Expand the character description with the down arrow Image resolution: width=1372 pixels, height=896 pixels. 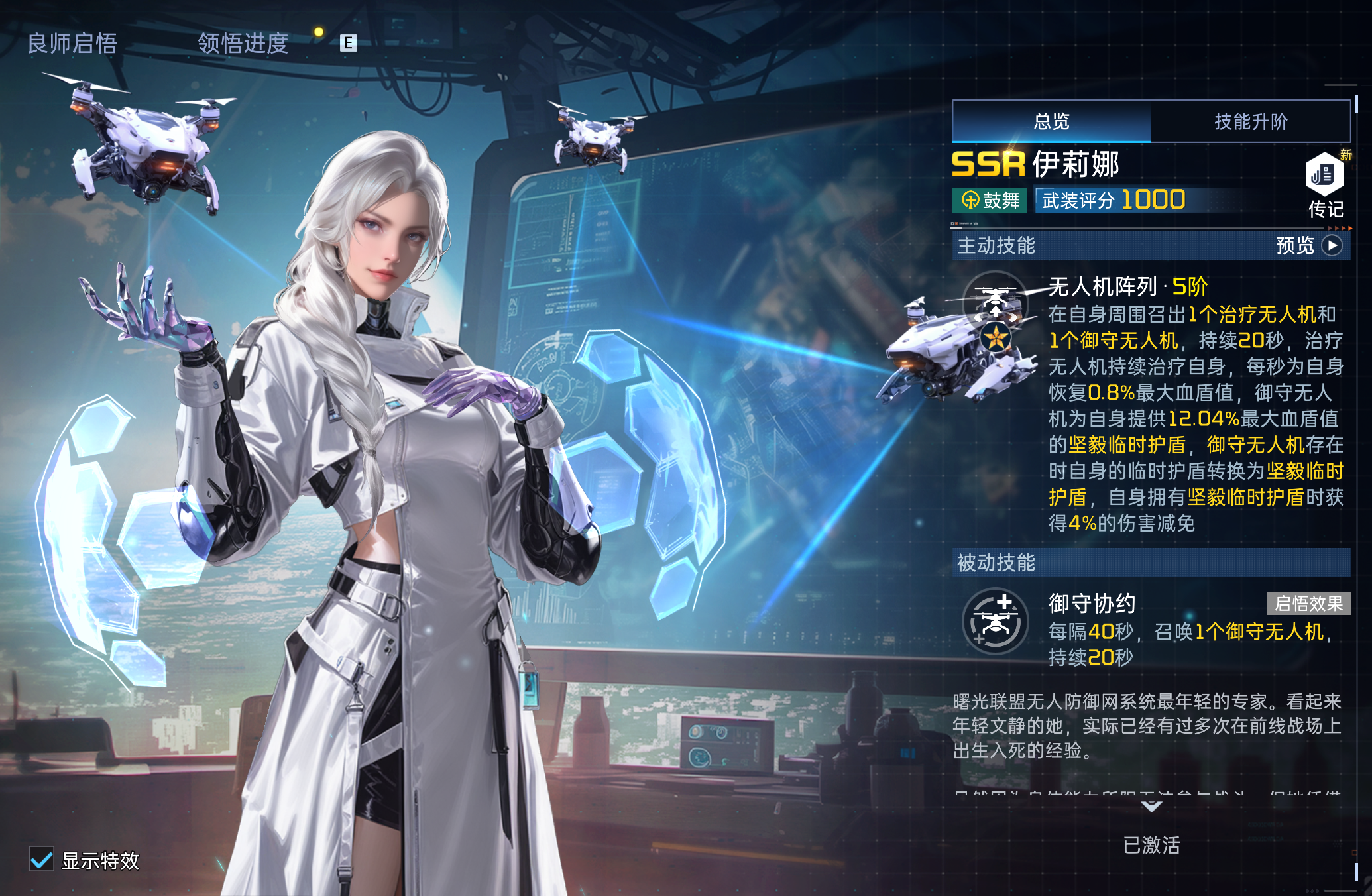pyautogui.click(x=1151, y=807)
